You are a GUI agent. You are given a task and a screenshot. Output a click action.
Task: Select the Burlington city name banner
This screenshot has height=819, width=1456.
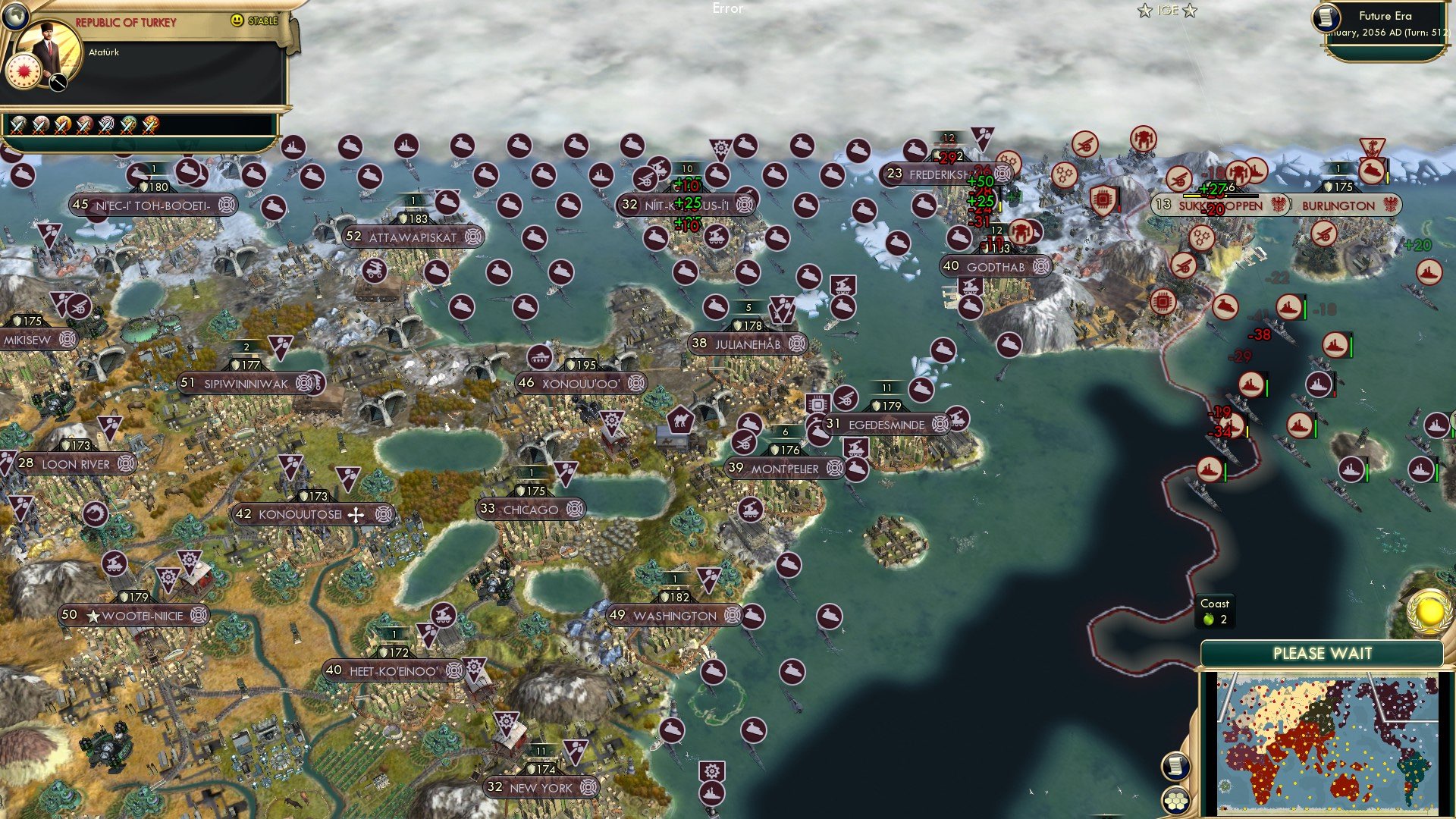tap(1337, 206)
